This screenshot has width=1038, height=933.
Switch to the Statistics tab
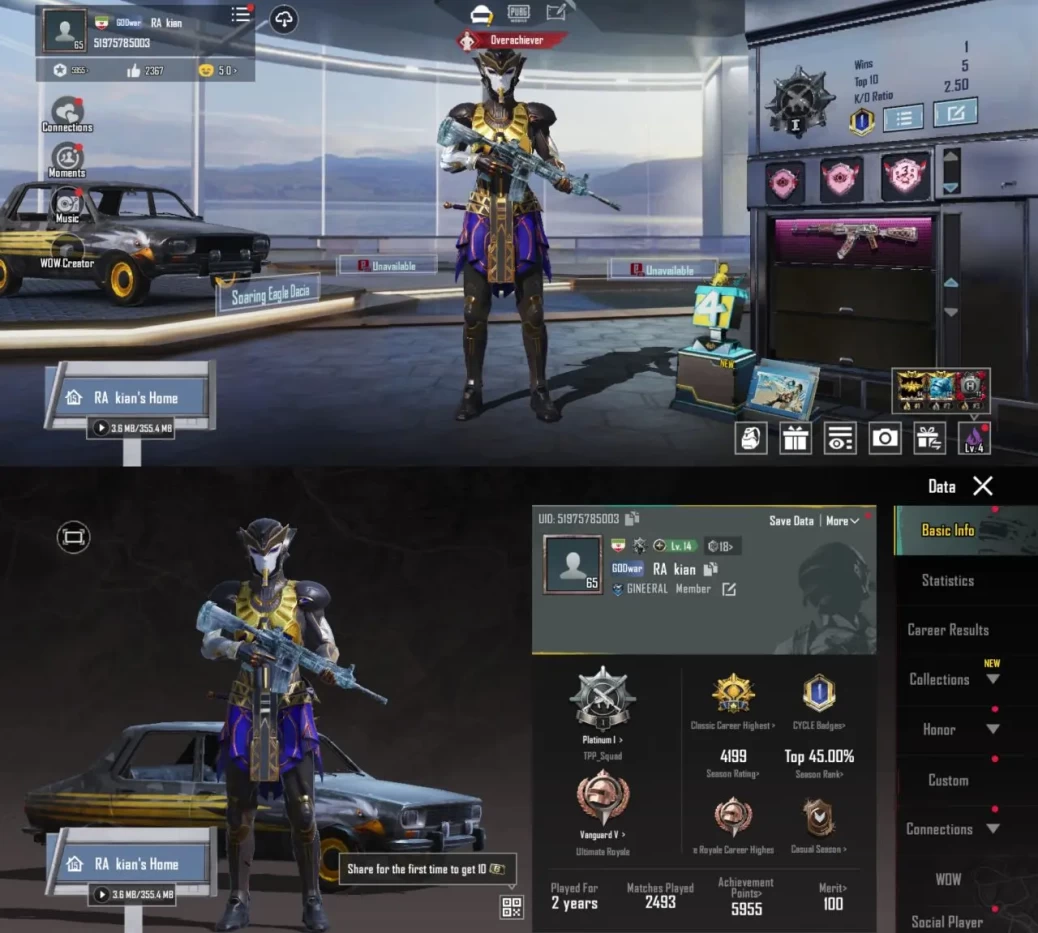947,580
